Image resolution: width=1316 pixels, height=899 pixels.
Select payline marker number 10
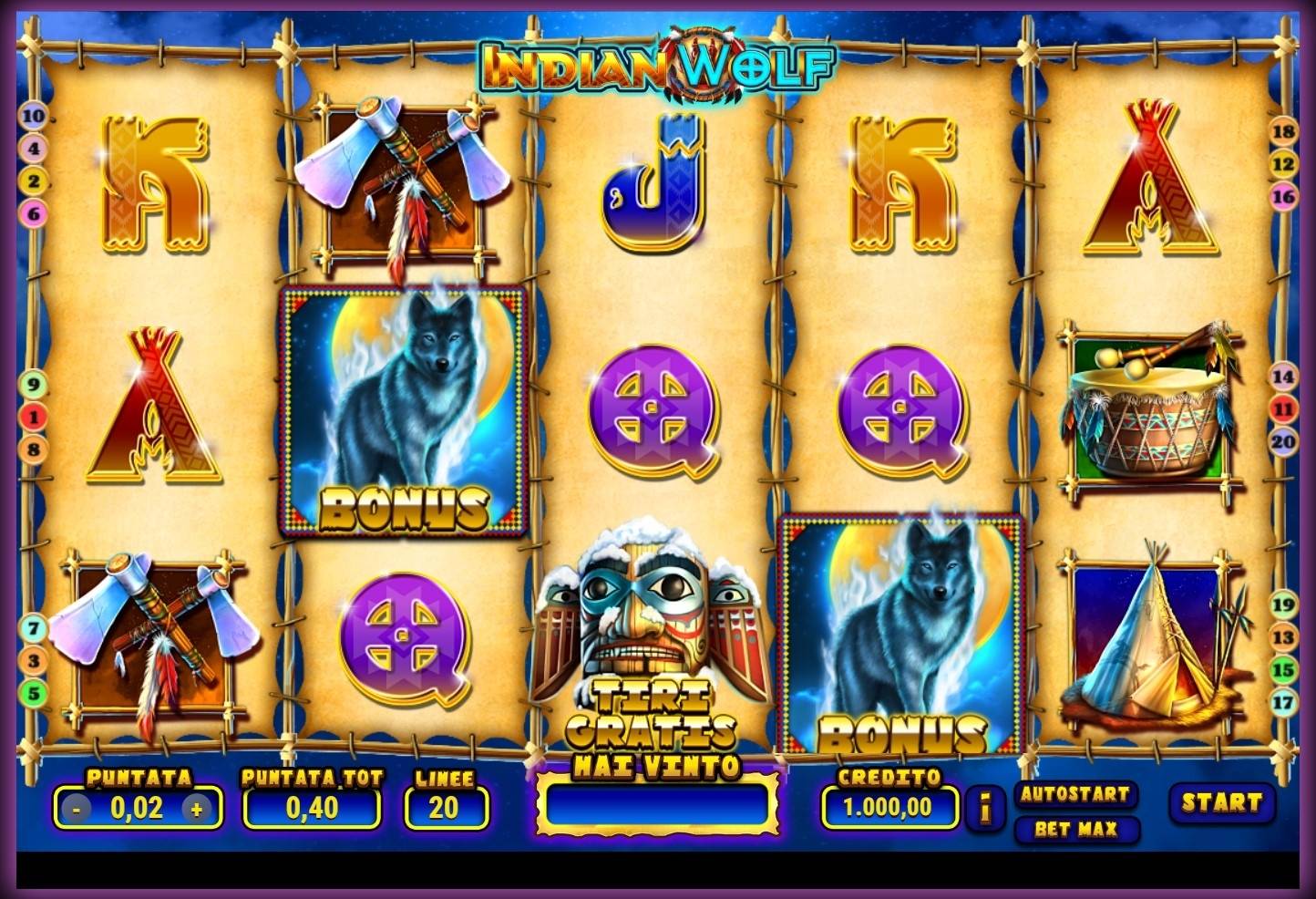pyautogui.click(x=33, y=117)
